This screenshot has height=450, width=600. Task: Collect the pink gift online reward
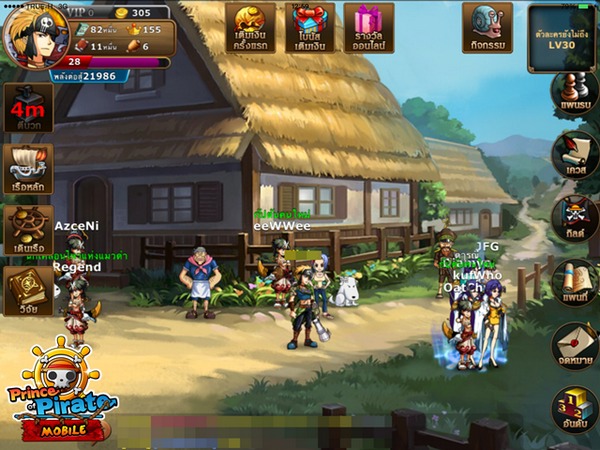click(x=368, y=27)
